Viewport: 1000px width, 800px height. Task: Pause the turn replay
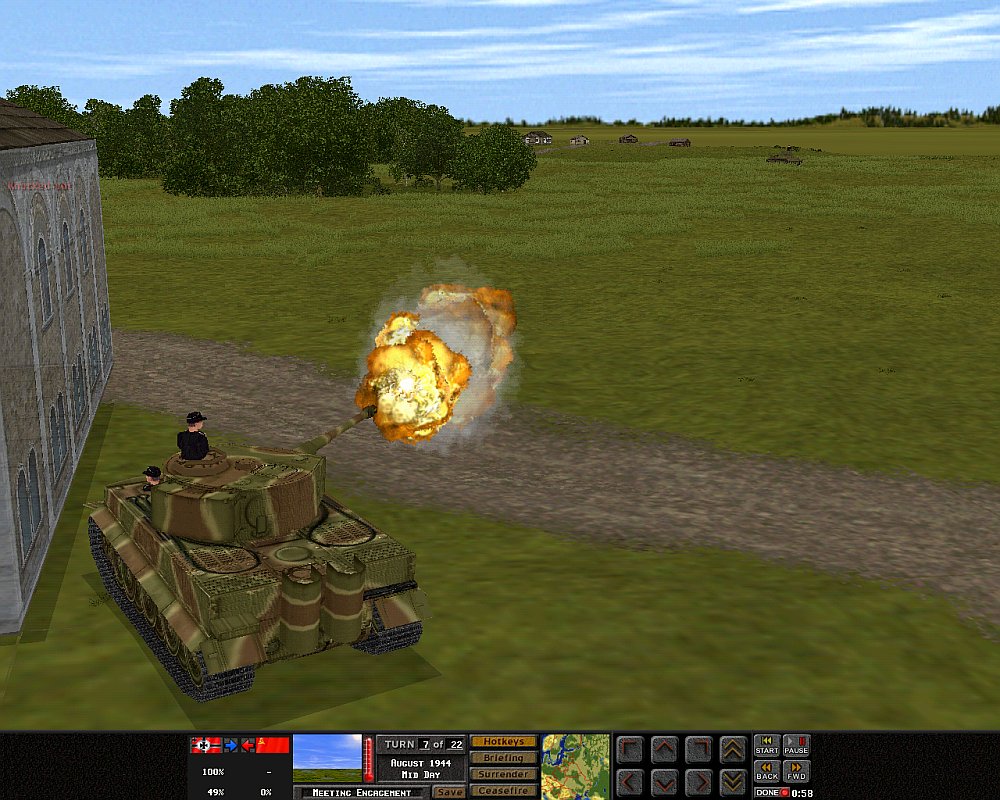(796, 745)
